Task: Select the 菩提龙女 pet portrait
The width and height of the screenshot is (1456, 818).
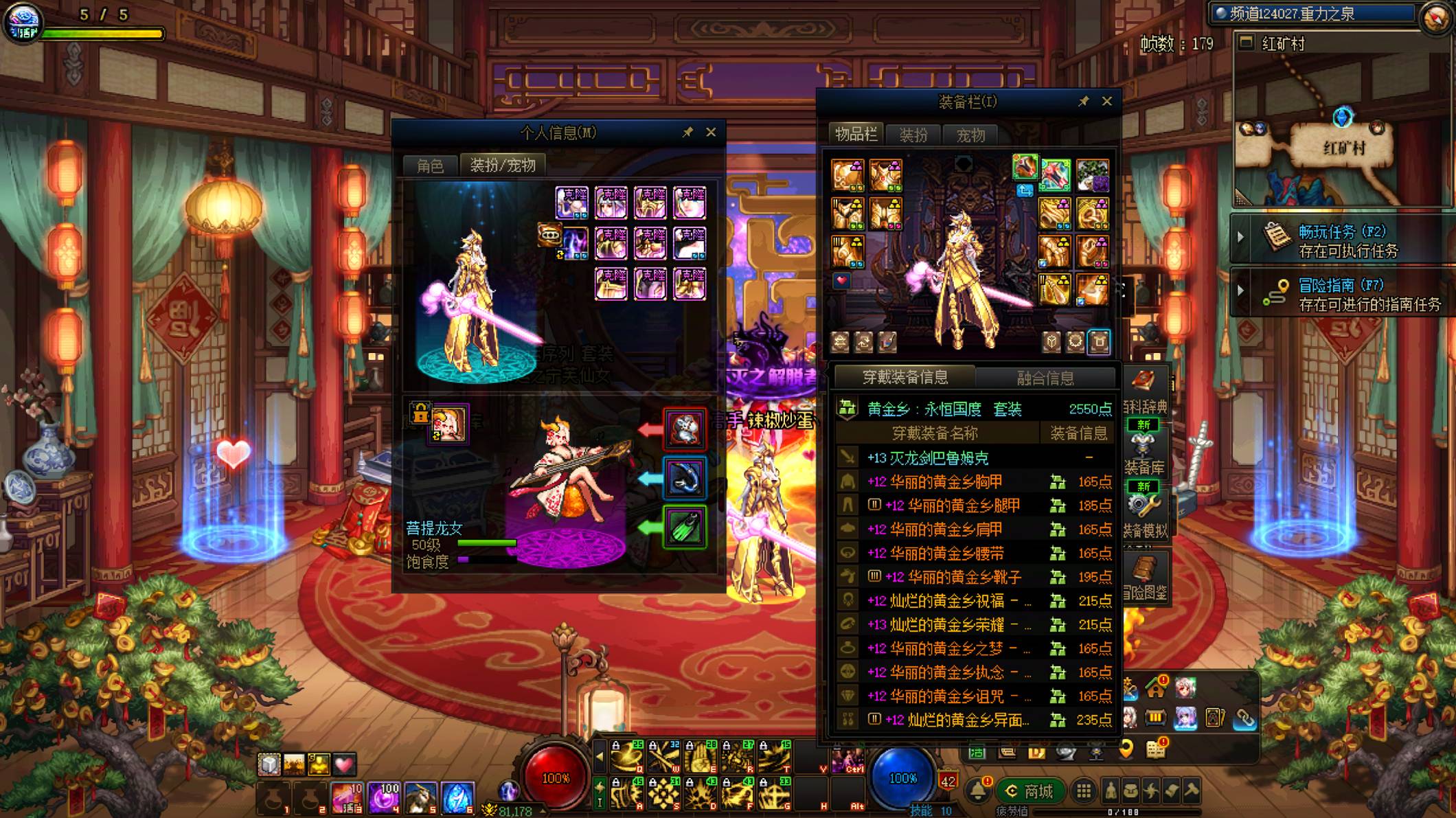Action: [448, 423]
